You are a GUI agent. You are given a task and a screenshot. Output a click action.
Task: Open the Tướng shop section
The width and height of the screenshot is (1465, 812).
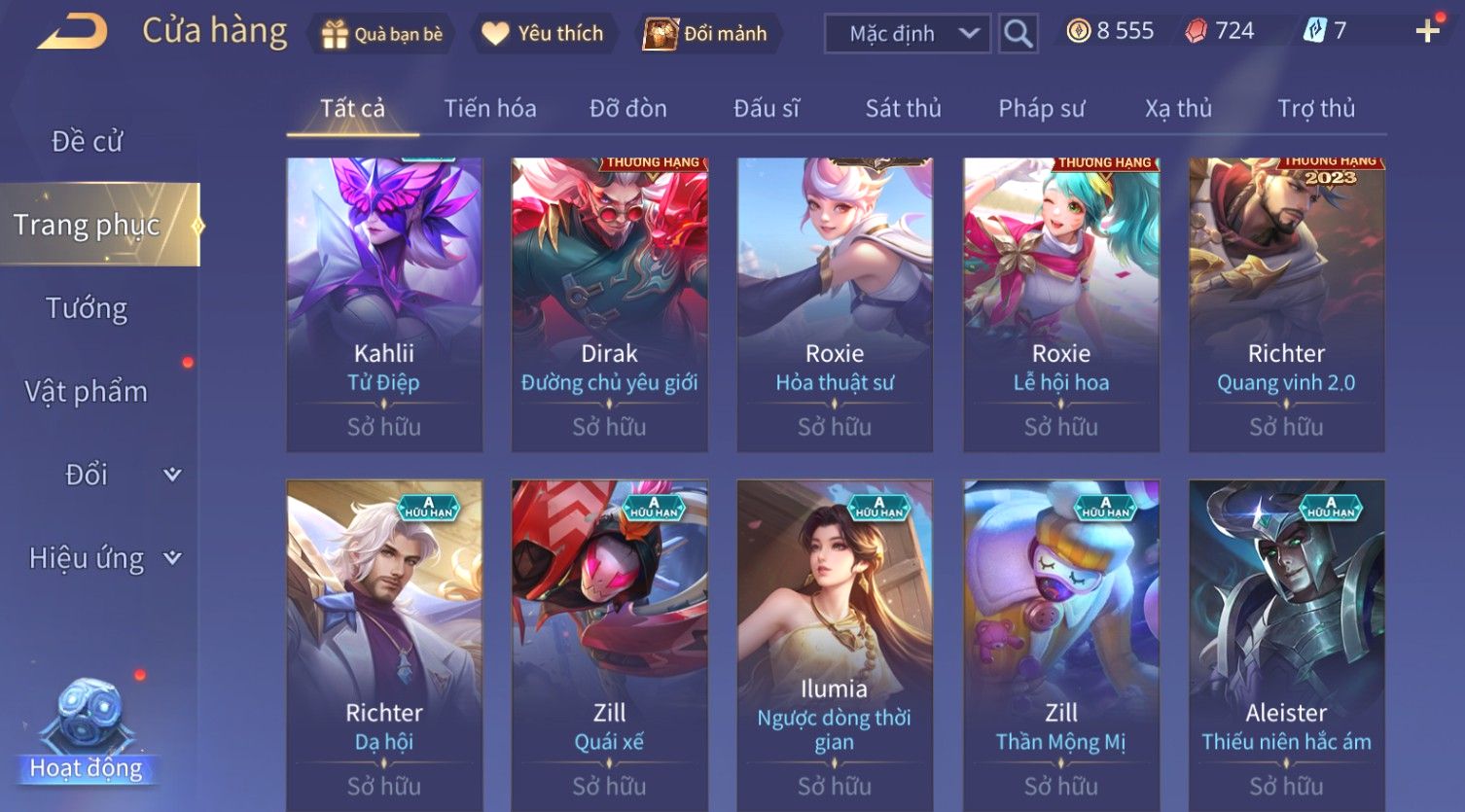pos(87,308)
